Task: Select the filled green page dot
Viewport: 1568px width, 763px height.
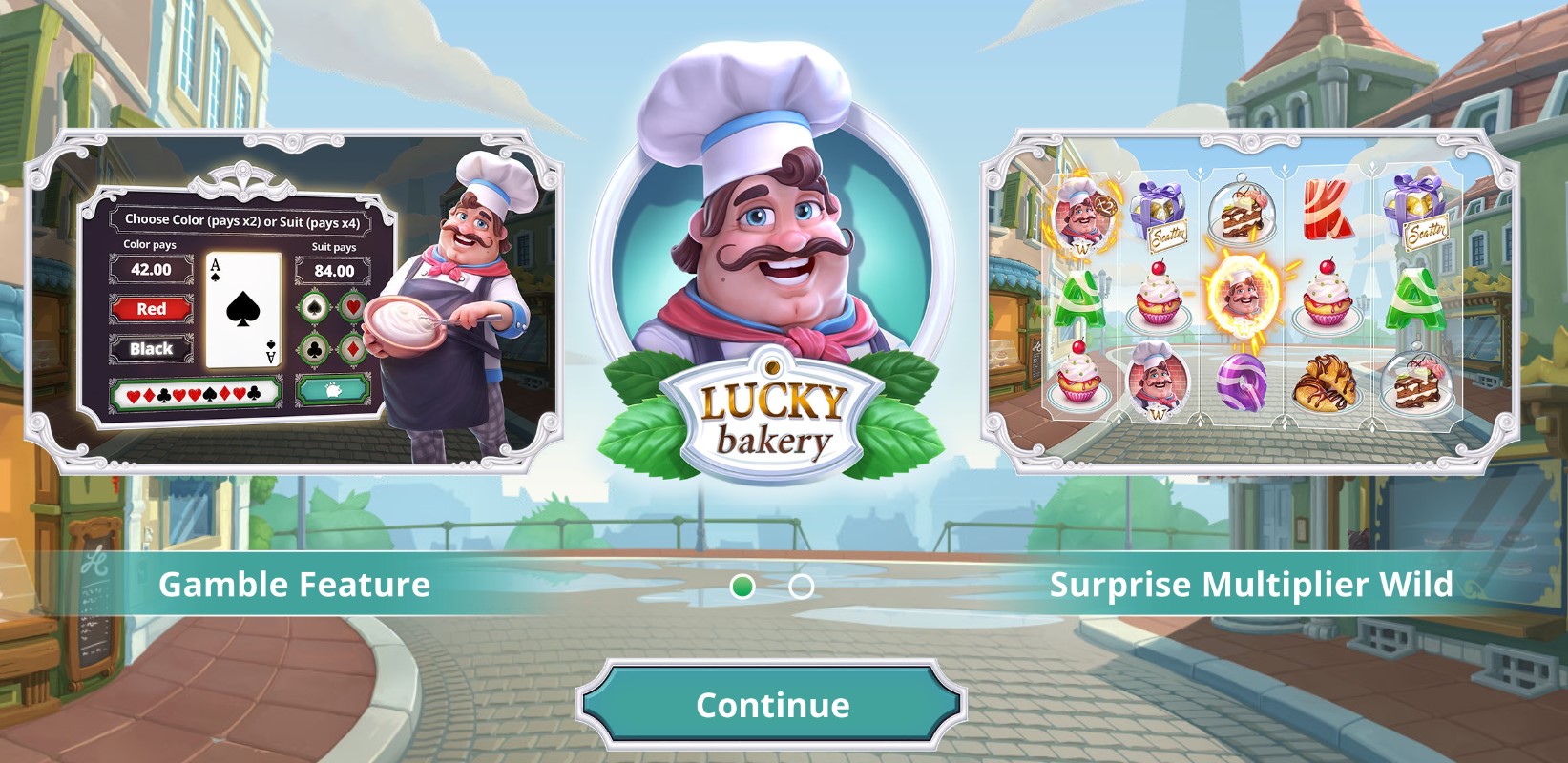Action: point(742,587)
